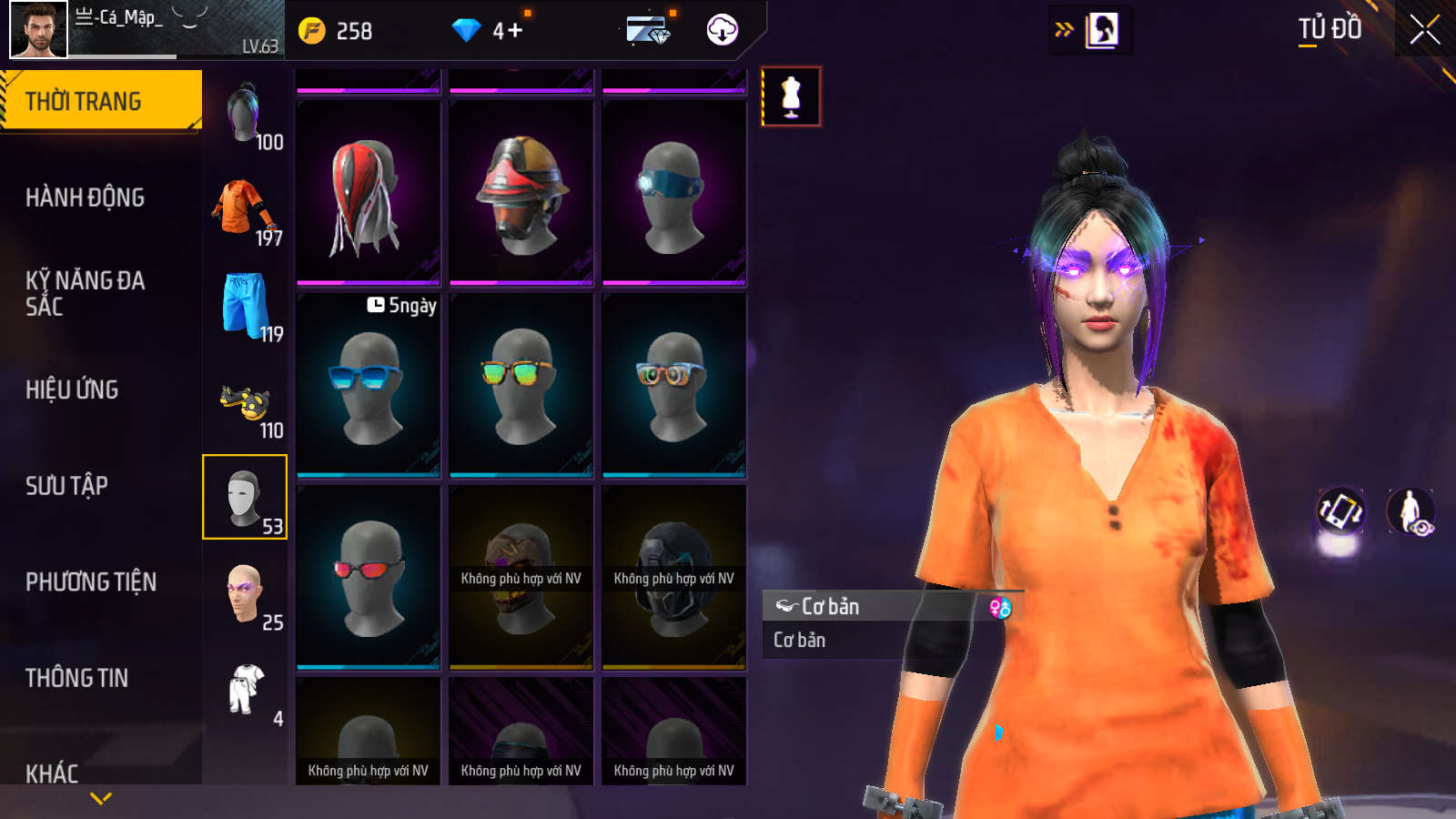Viewport: 1456px width, 819px height.
Task: Open the HÀNH ĐỘNG menu
Action: [x=85, y=197]
